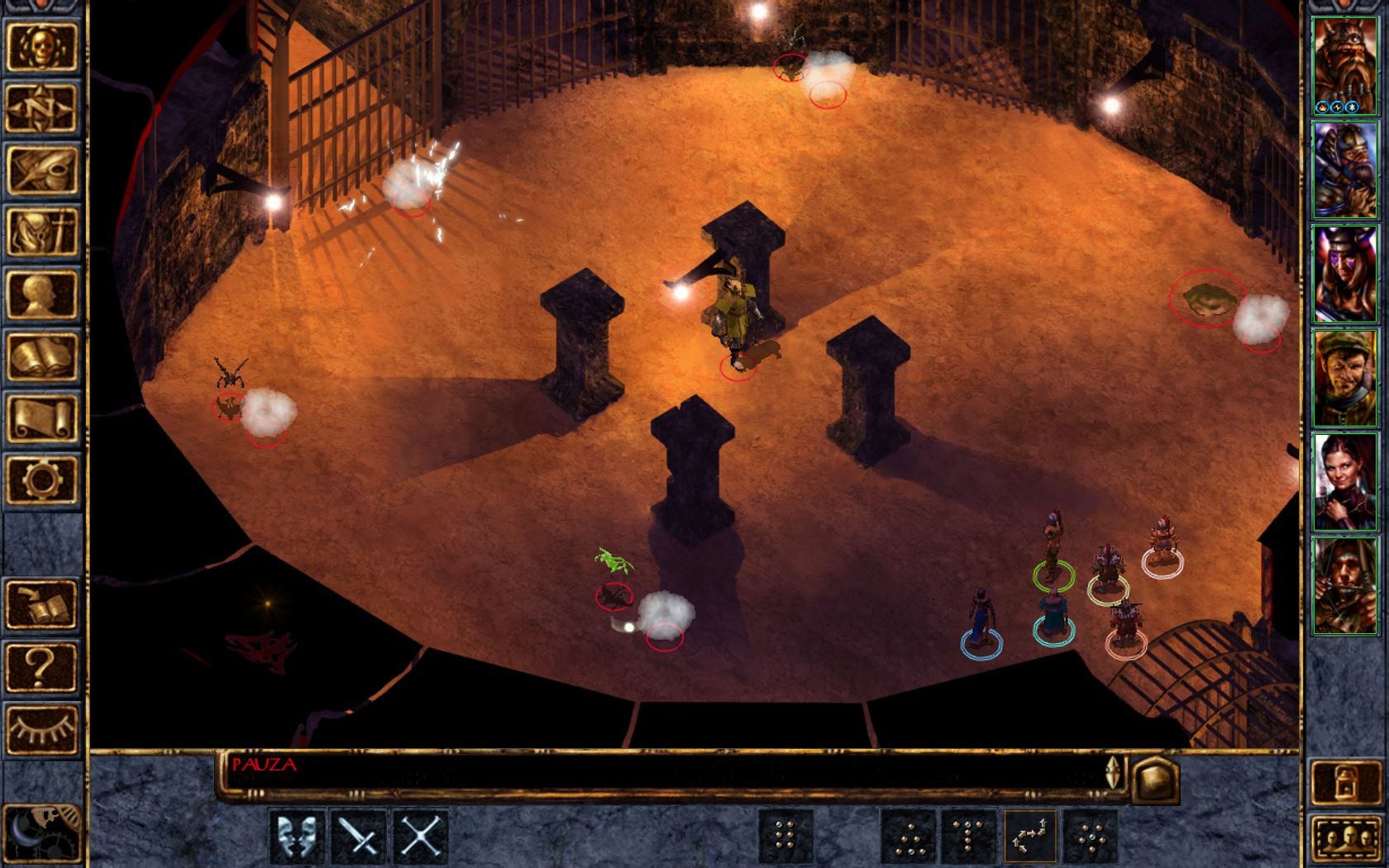This screenshot has height=868, width=1389.
Task: Quick save with the arrow-and-book button
Action: click(41, 604)
